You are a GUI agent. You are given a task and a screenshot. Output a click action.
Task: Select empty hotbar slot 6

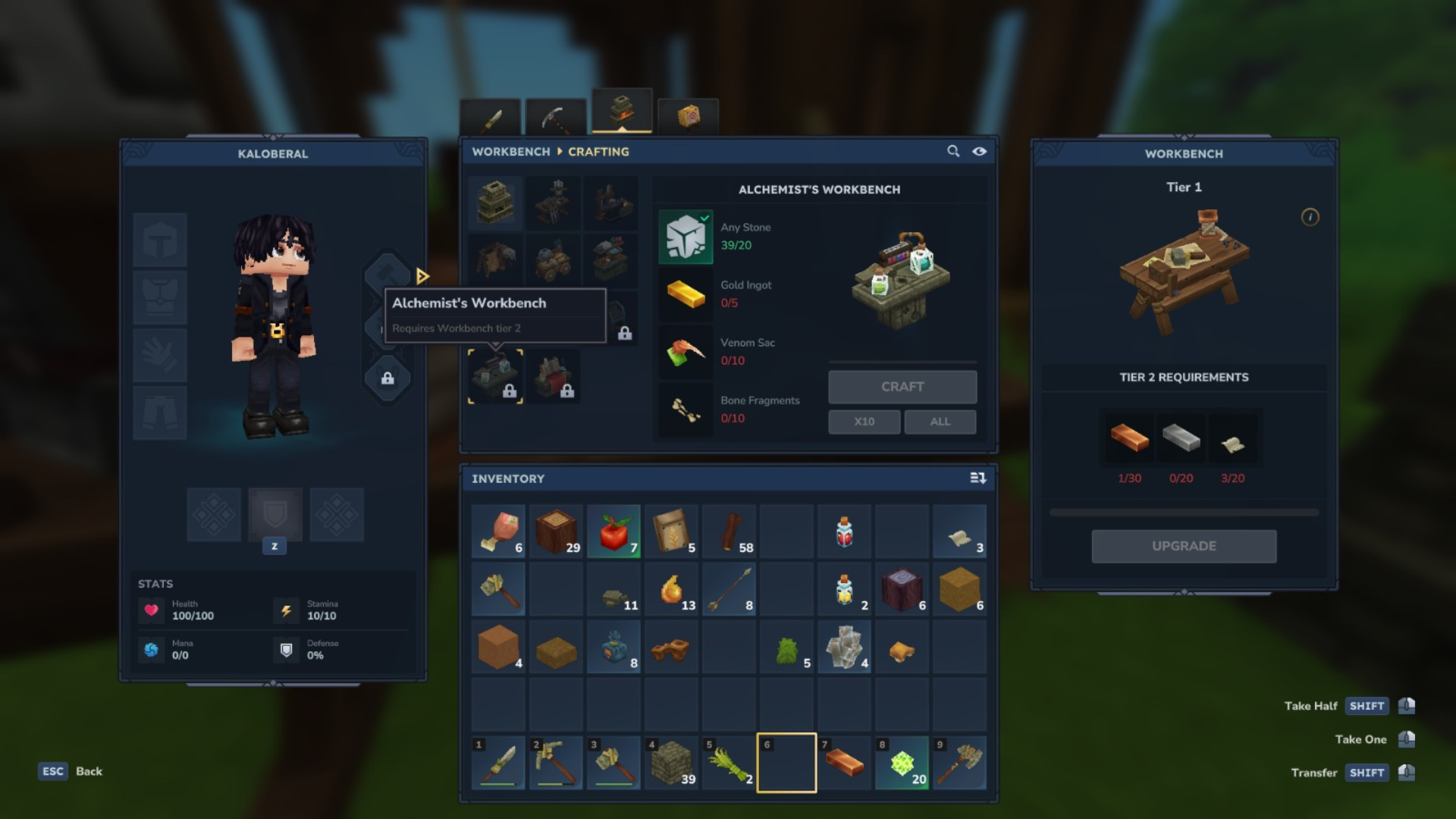pyautogui.click(x=786, y=763)
